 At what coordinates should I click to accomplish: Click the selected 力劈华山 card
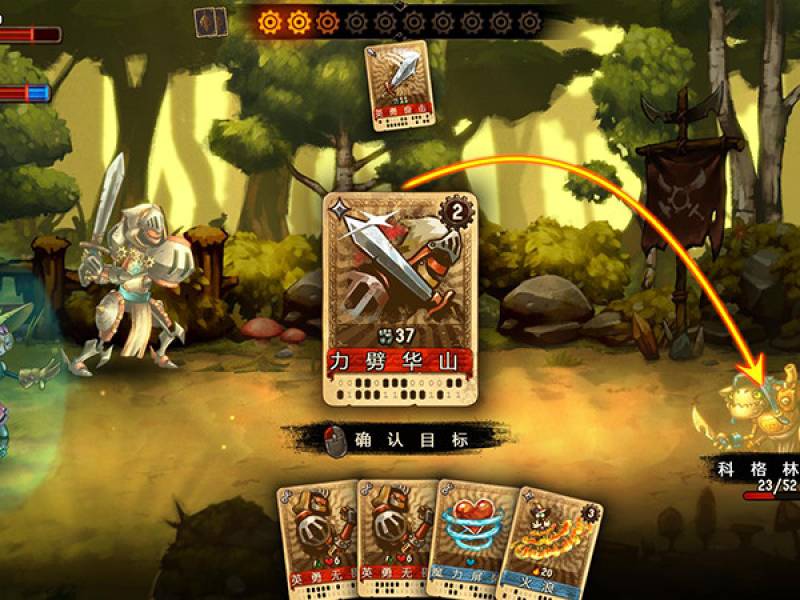click(x=400, y=300)
